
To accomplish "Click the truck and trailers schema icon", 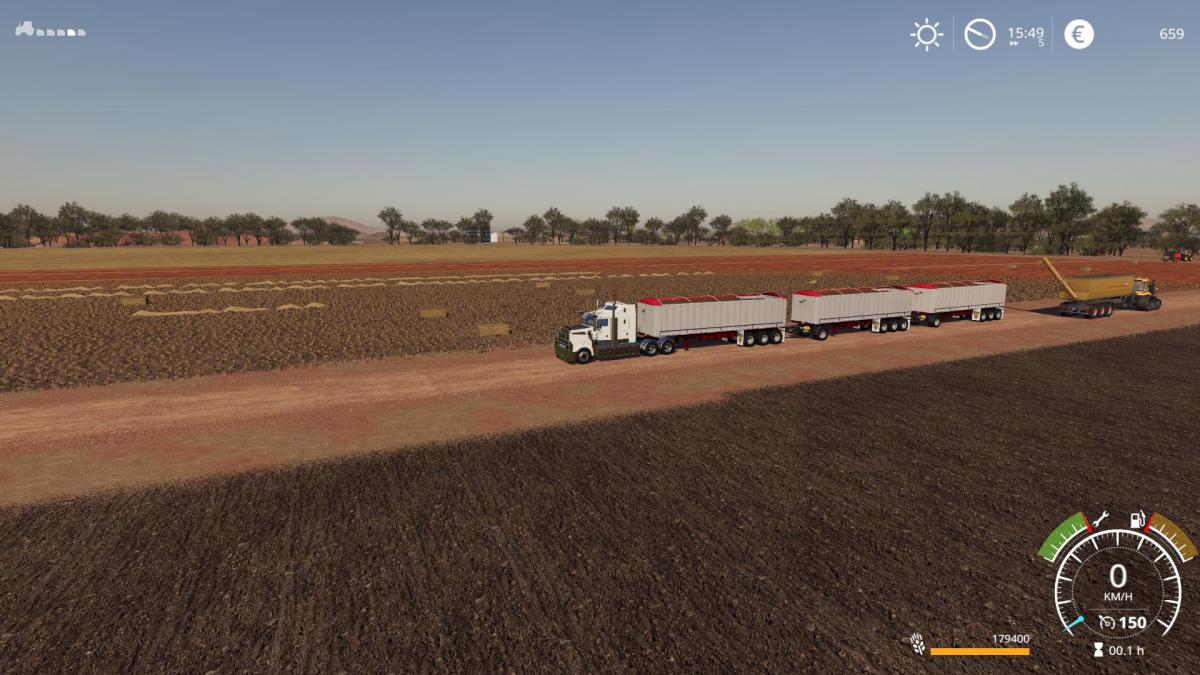I will tap(50, 30).
